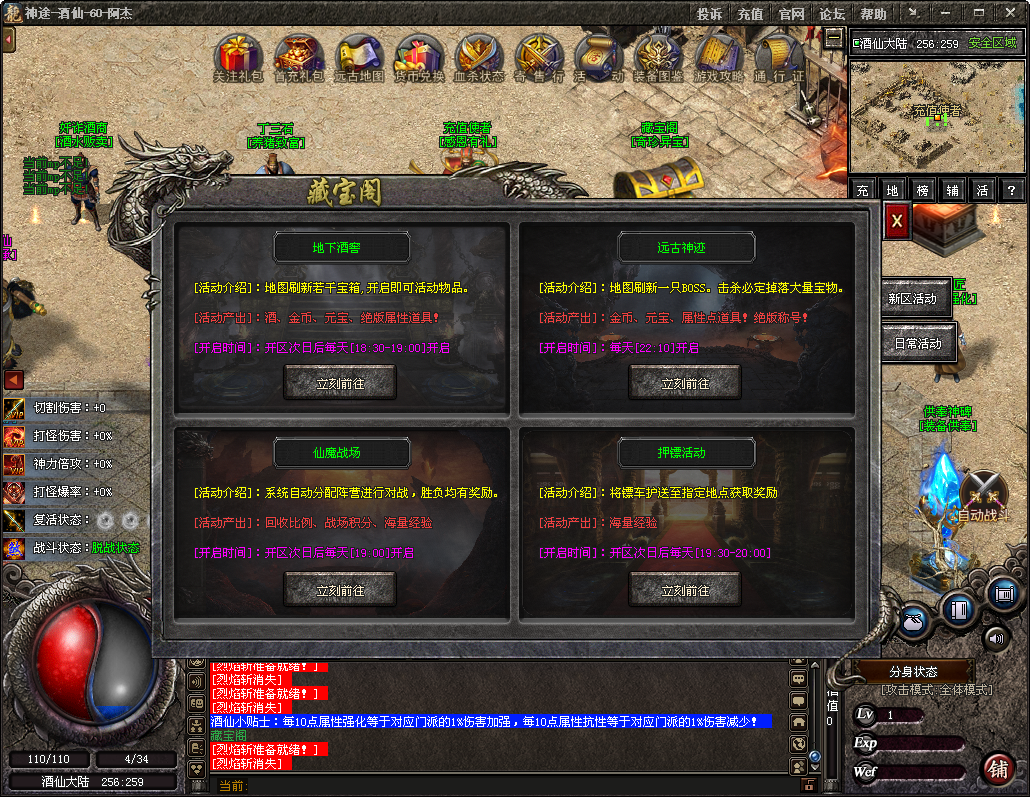Screen dimensions: 1030x797
Task: Go now to the 押镖活动 escort event
Action: pyautogui.click(x=685, y=590)
